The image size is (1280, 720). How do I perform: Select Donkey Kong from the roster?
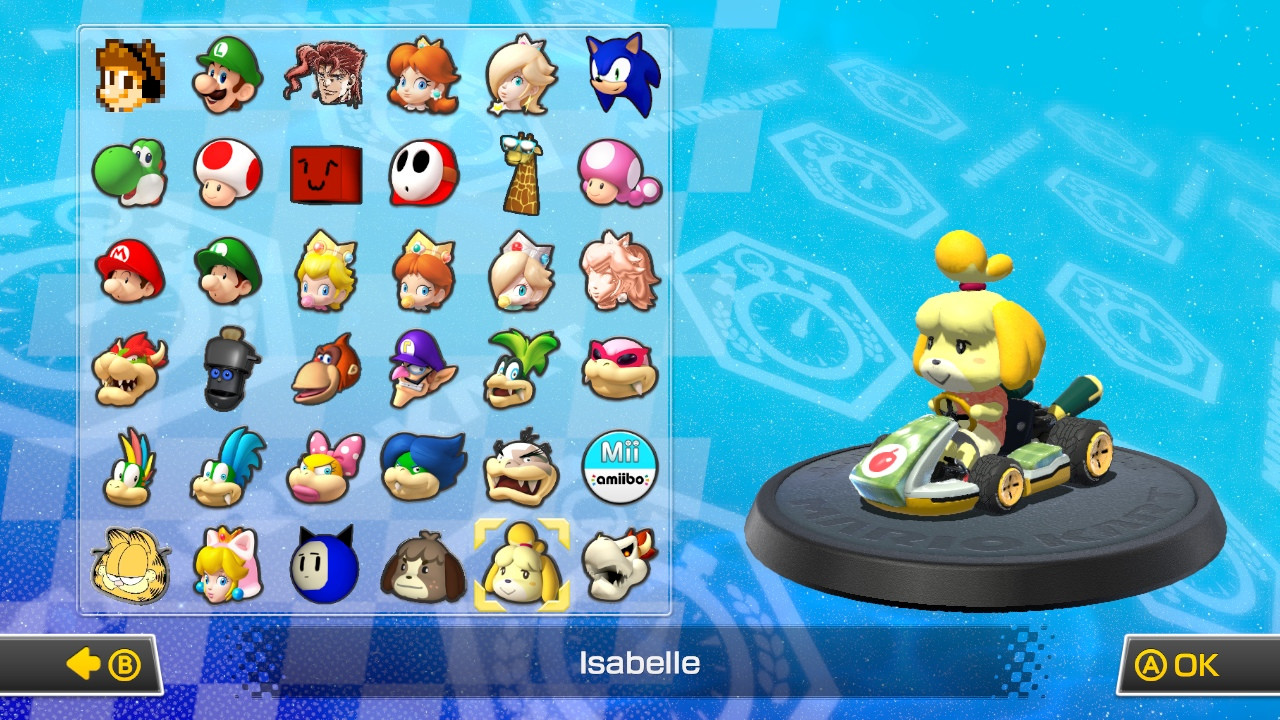[x=325, y=368]
